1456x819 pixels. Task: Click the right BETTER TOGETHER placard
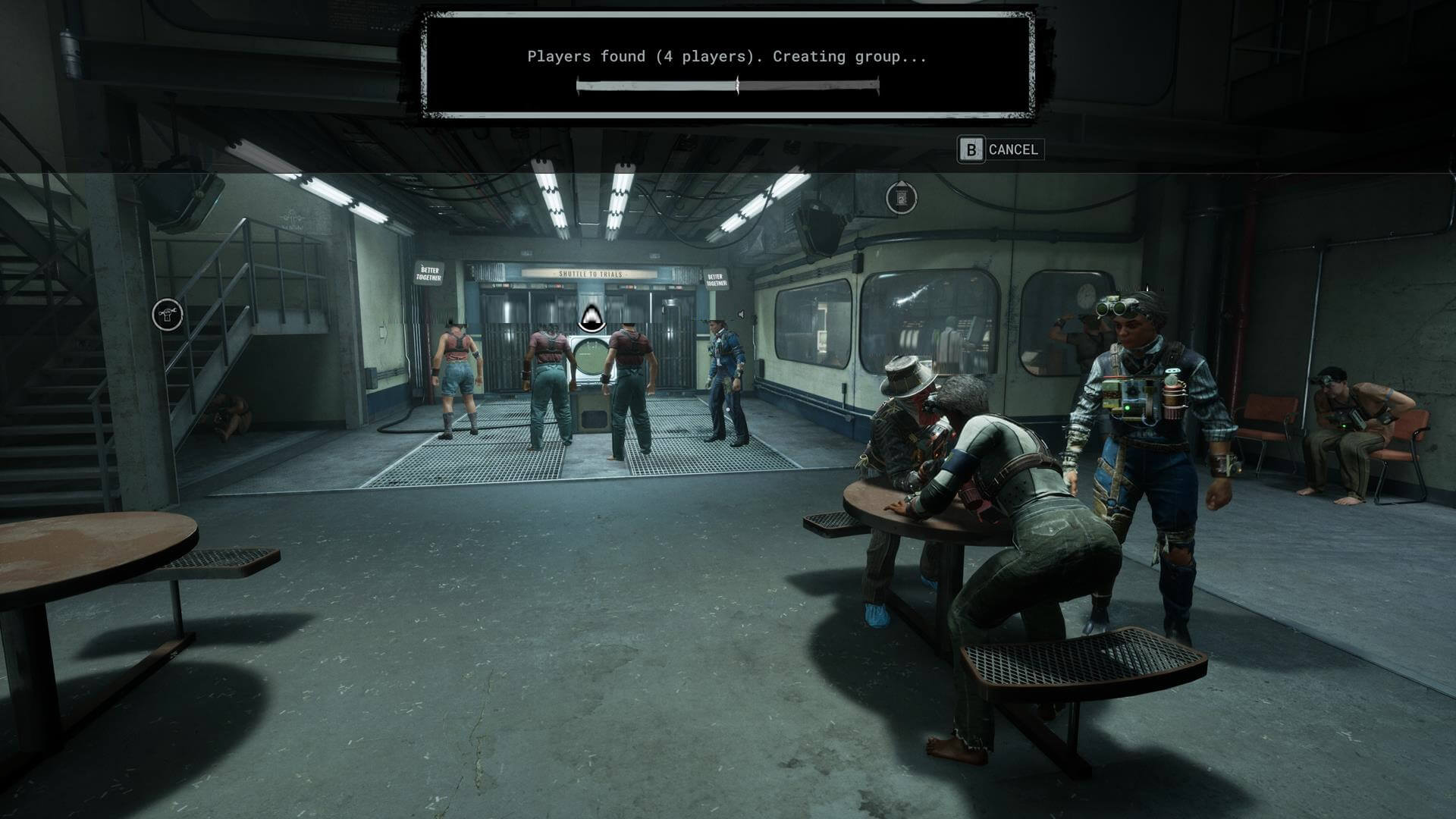click(x=716, y=278)
